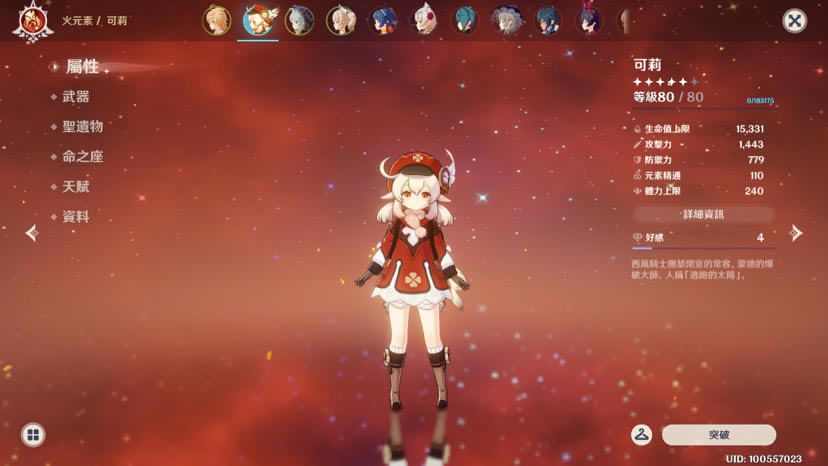This screenshot has height=466, width=828.
Task: Select the highlighted Klee portrait with red hat
Action: tap(258, 20)
